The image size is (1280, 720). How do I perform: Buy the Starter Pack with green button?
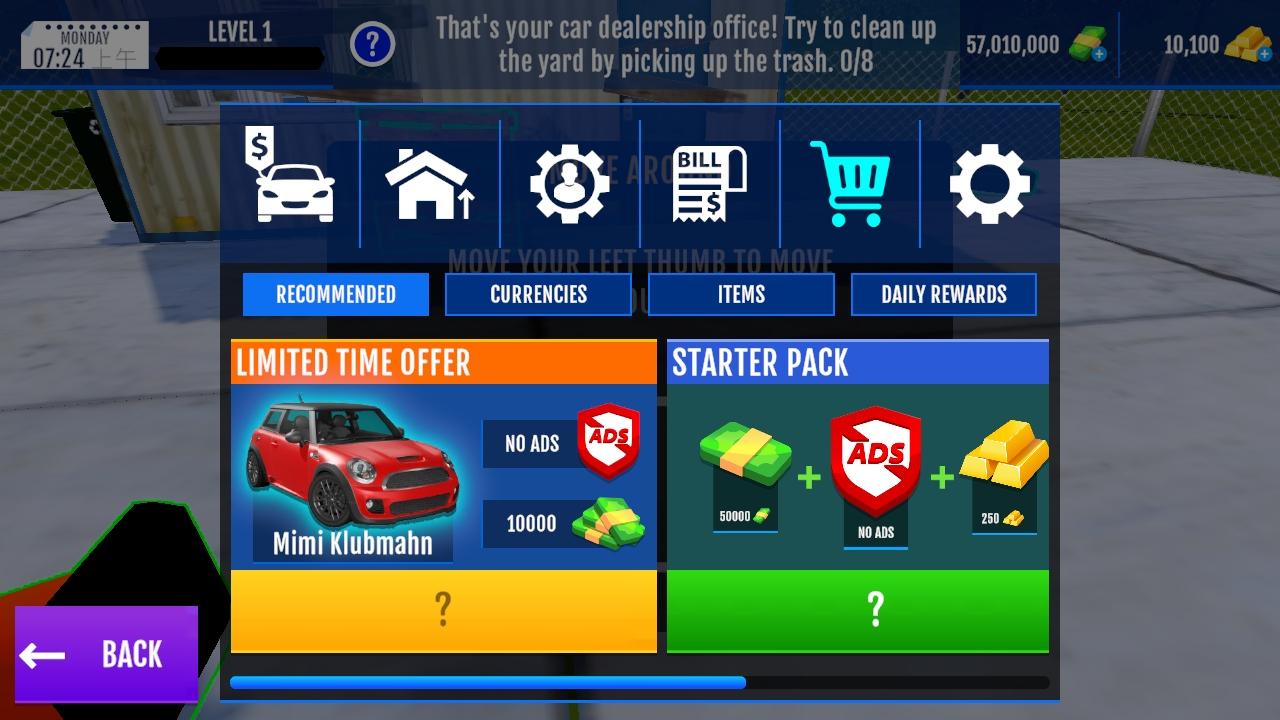[858, 610]
